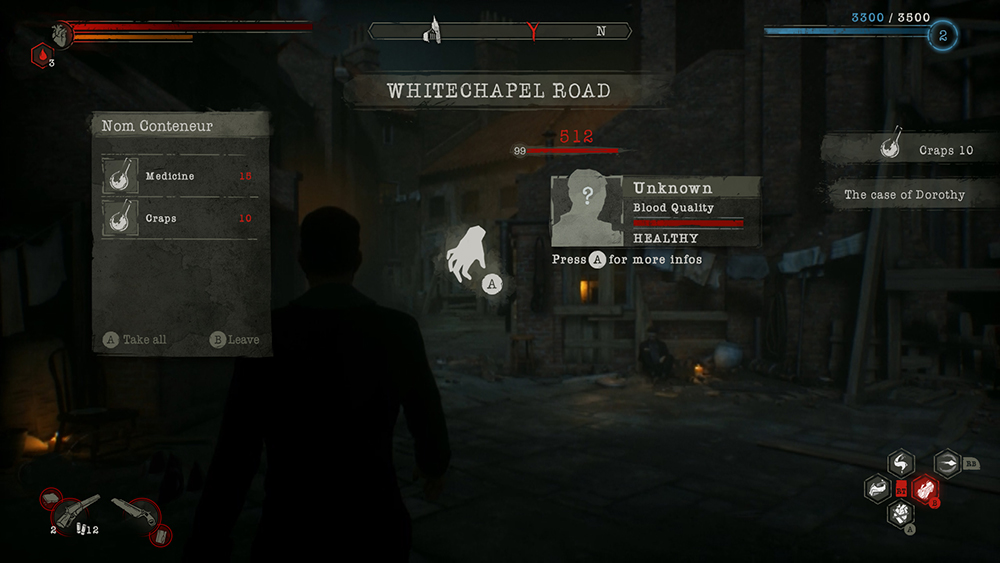The width and height of the screenshot is (1000, 563).
Task: Click the compass bar at top
Action: (x=500, y=31)
